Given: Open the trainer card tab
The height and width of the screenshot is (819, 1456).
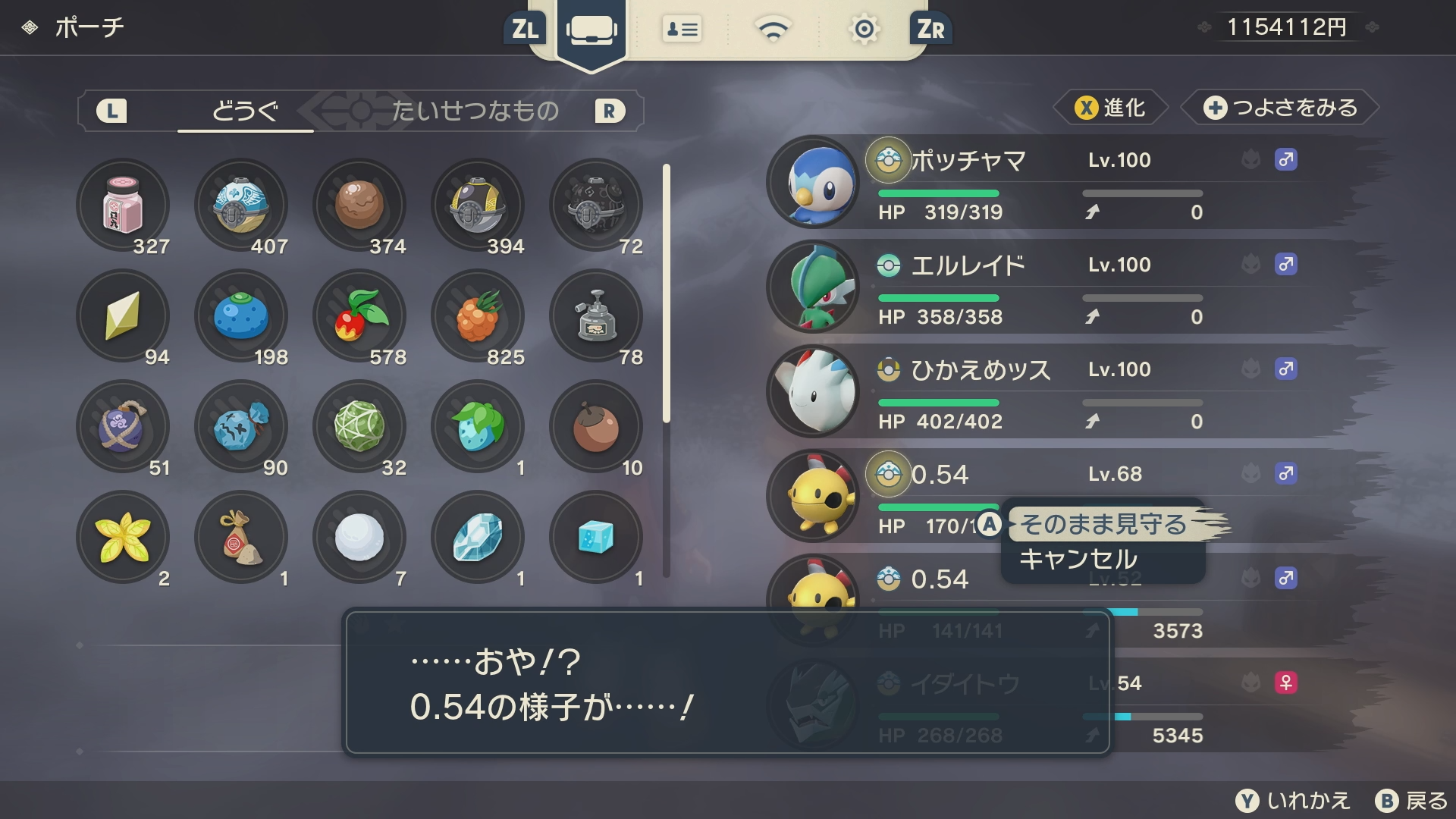Looking at the screenshot, I should (682, 30).
